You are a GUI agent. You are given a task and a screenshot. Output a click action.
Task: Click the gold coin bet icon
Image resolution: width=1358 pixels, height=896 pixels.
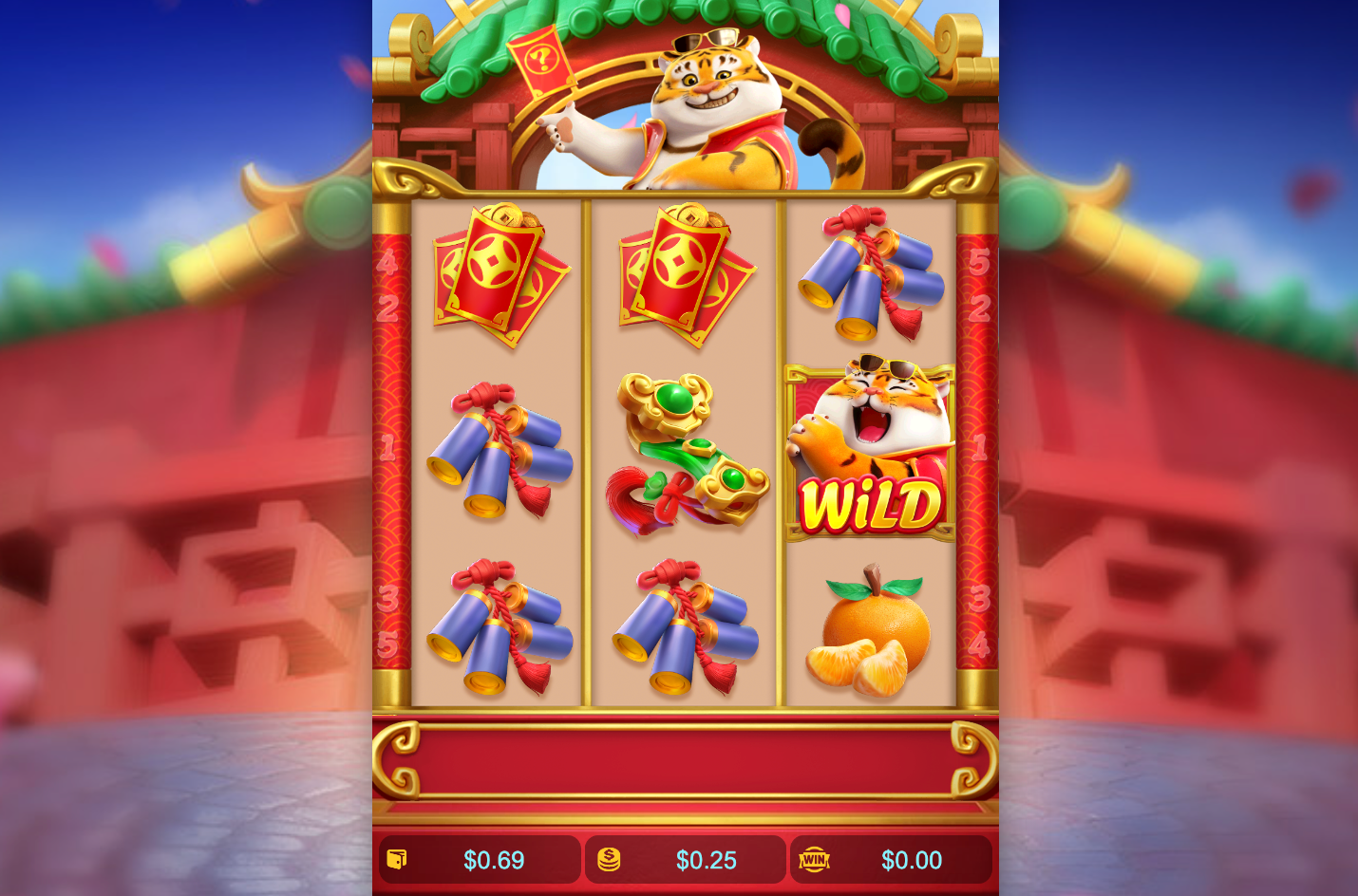pyautogui.click(x=609, y=860)
